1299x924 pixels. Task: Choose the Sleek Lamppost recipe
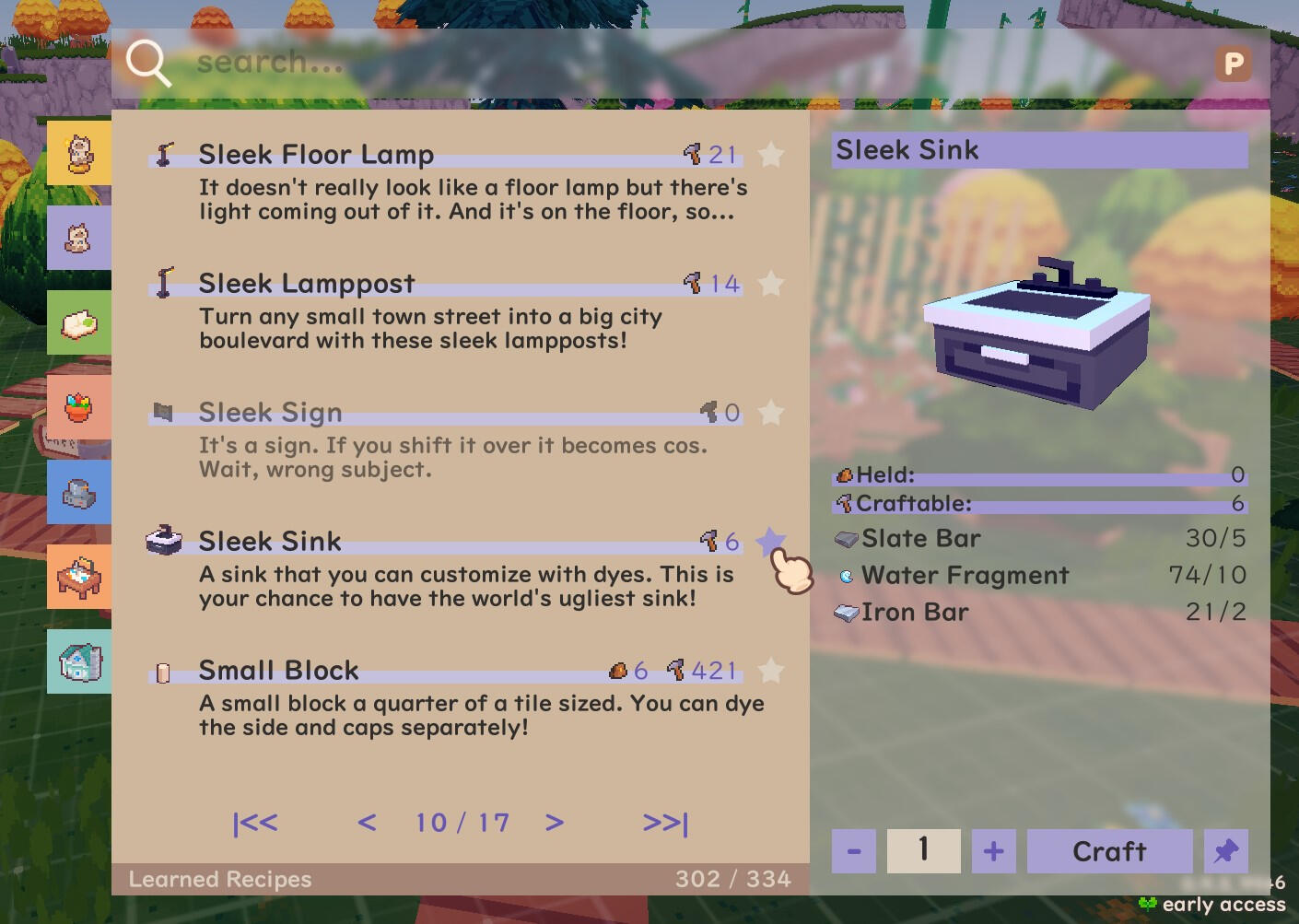(x=307, y=284)
